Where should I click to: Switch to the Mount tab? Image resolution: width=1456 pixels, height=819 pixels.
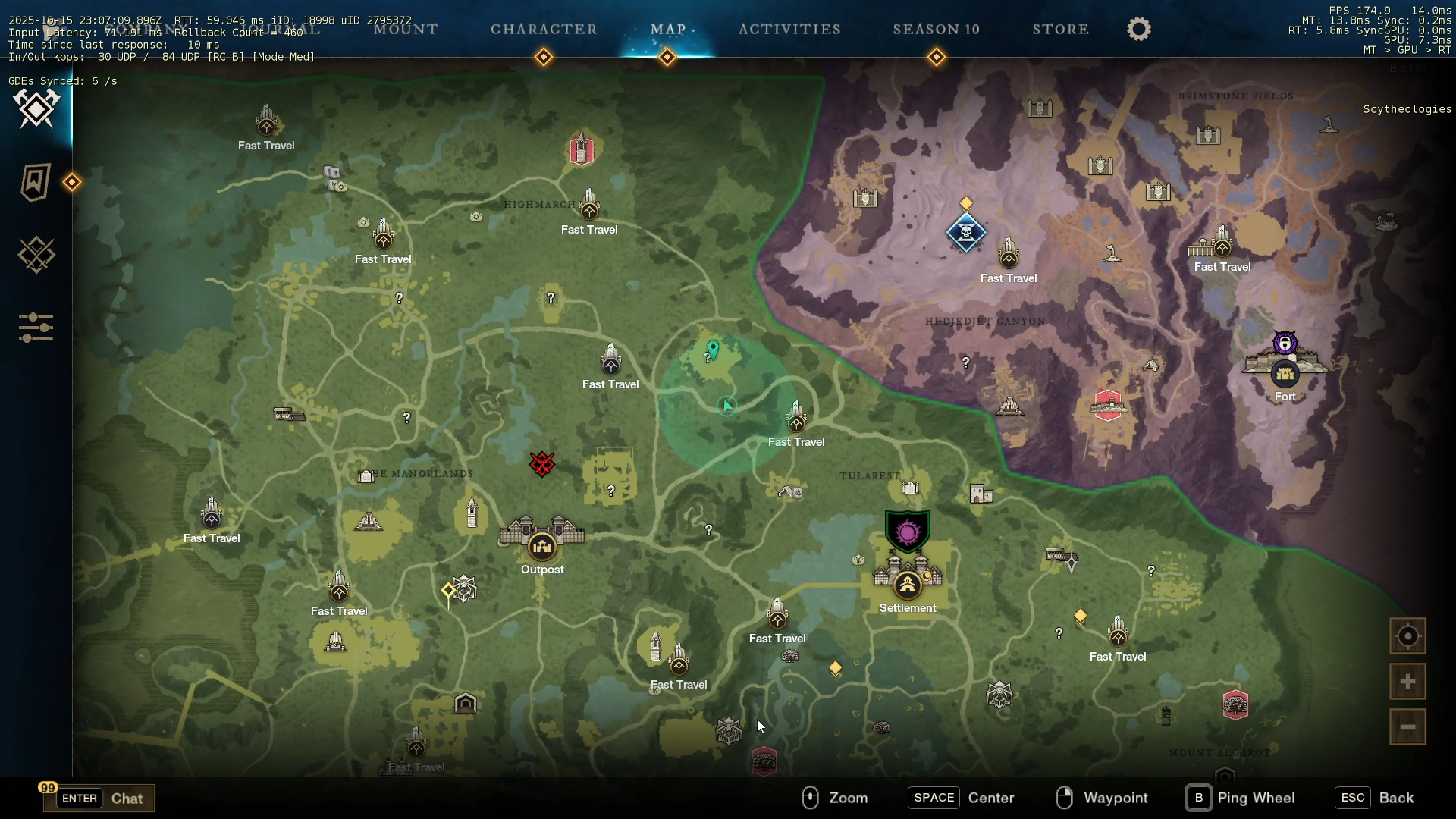406,30
